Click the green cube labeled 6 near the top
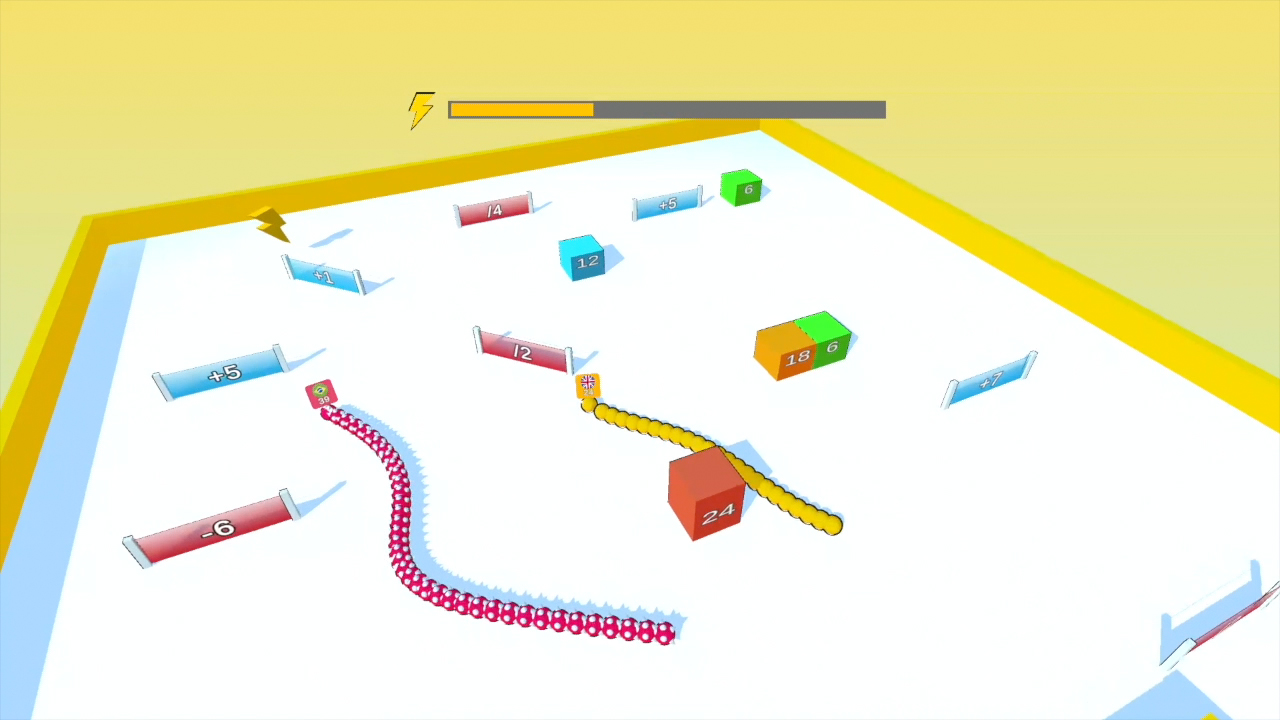 (741, 189)
